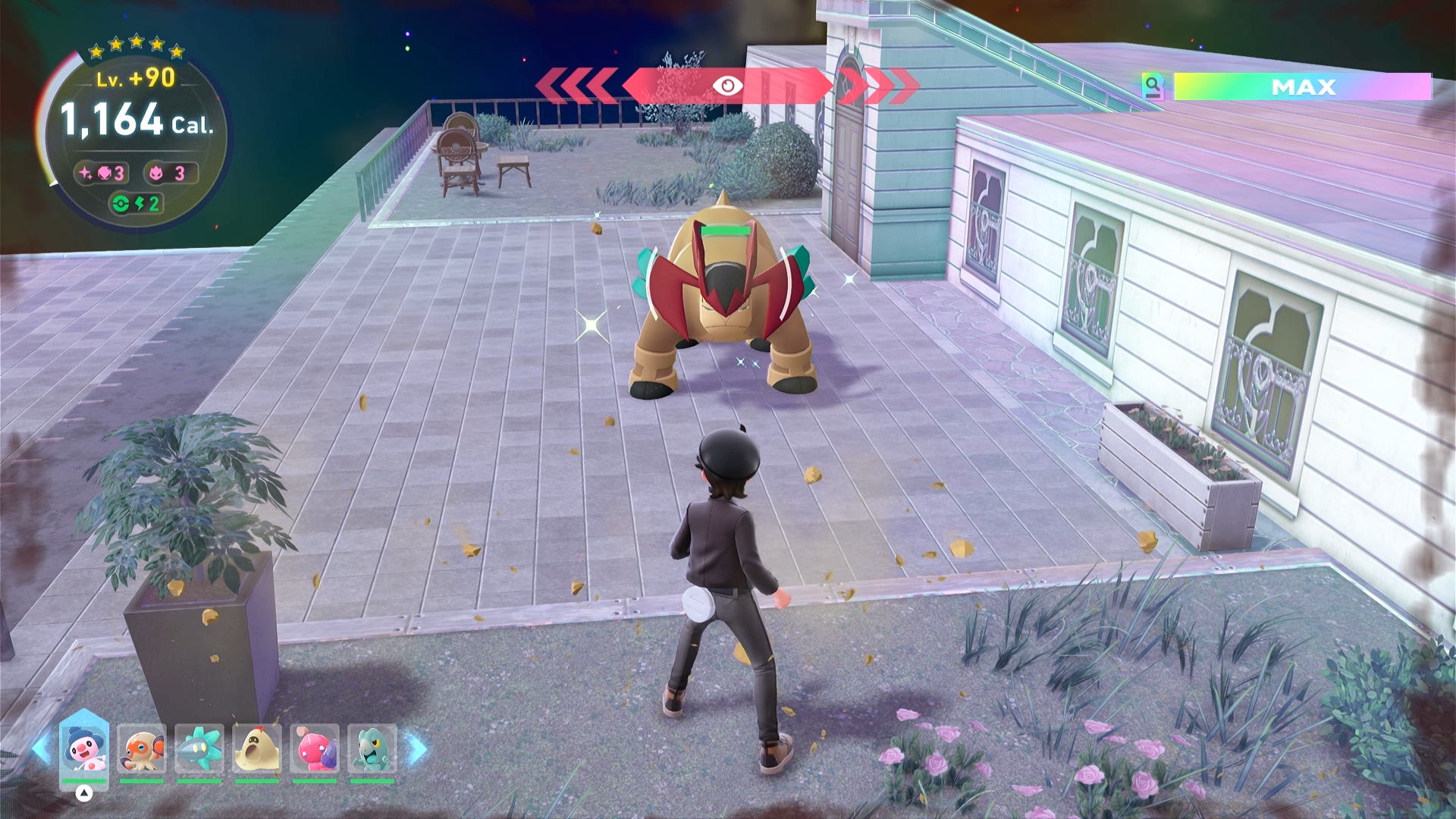Click the right arrow beside the party bar

(x=417, y=749)
